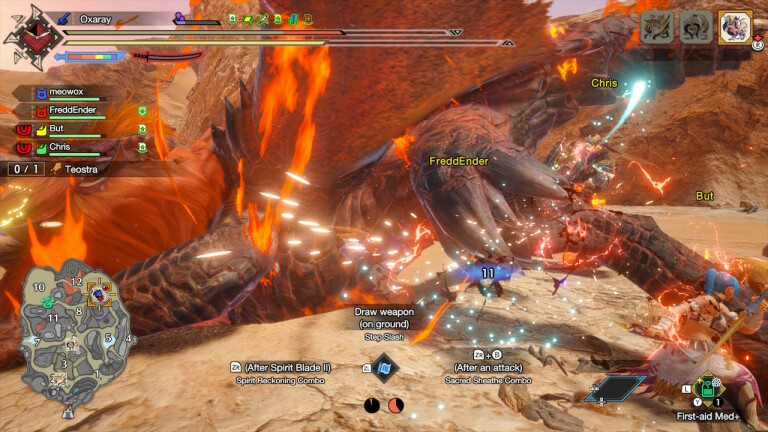
Task: Select the first grey monster icon
Action: pyautogui.click(x=657, y=27)
